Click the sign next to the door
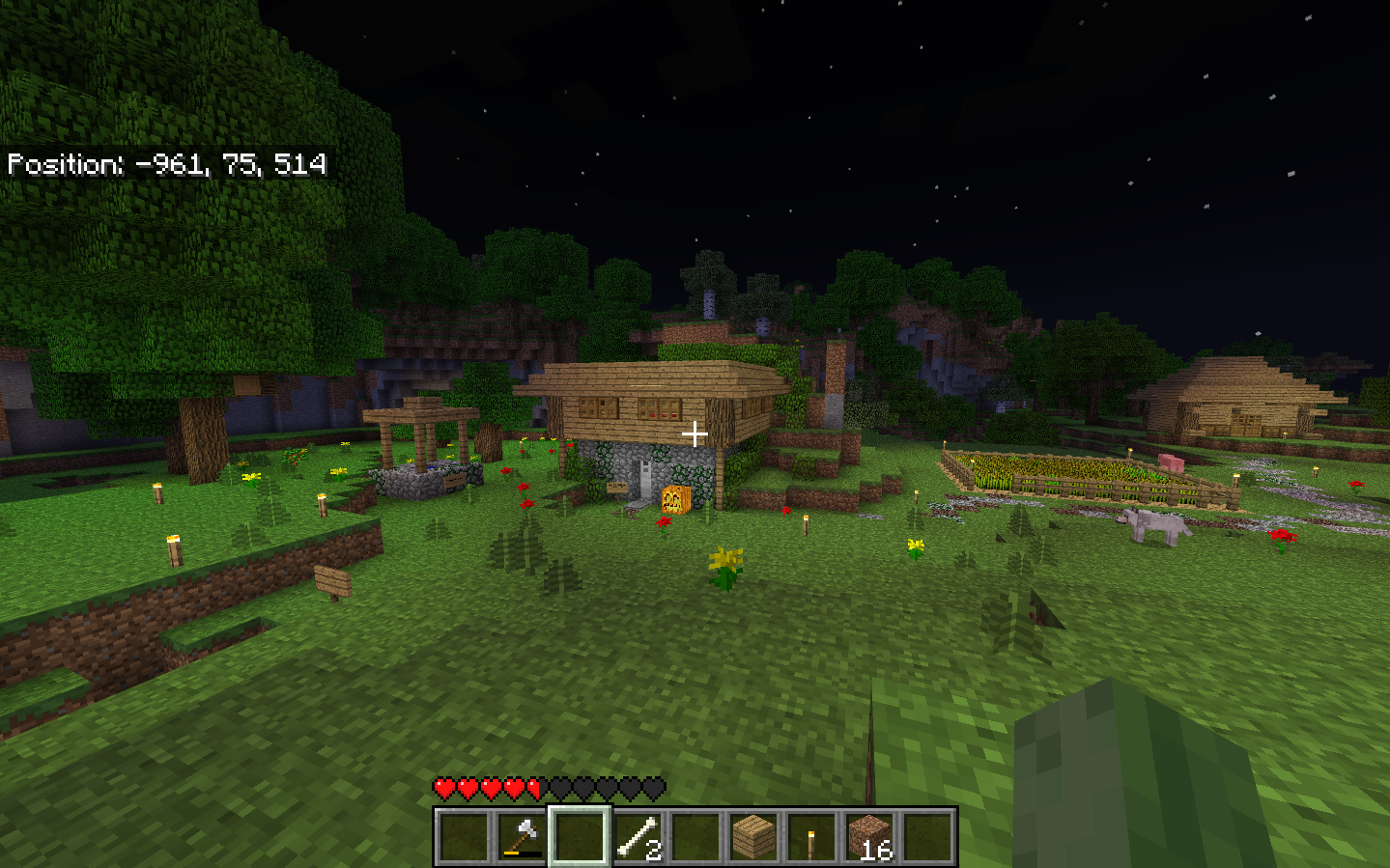 pos(617,487)
